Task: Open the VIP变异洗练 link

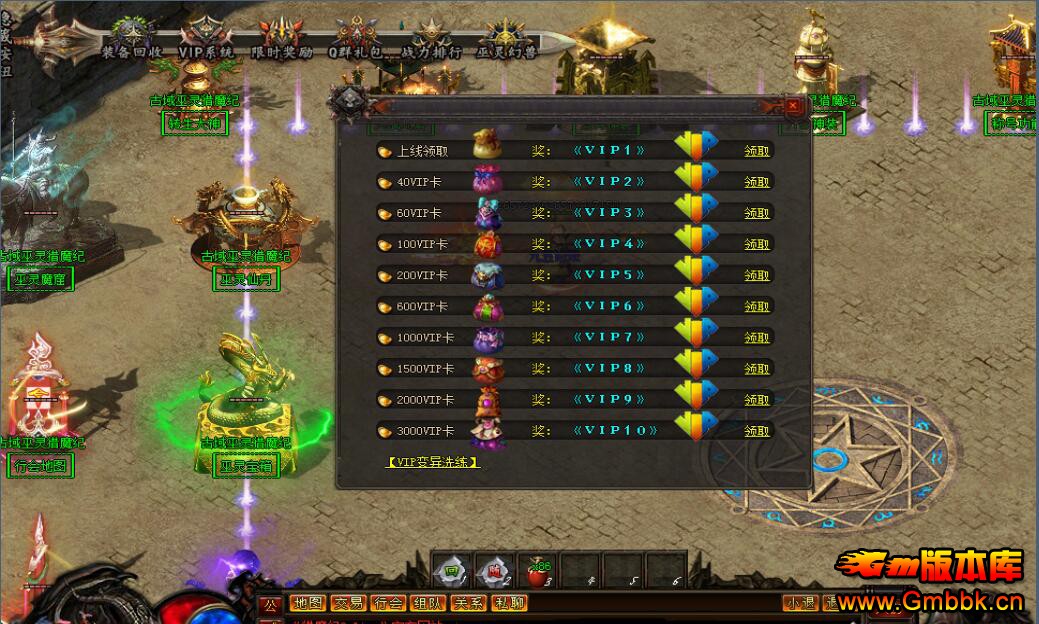Action: tap(432, 463)
